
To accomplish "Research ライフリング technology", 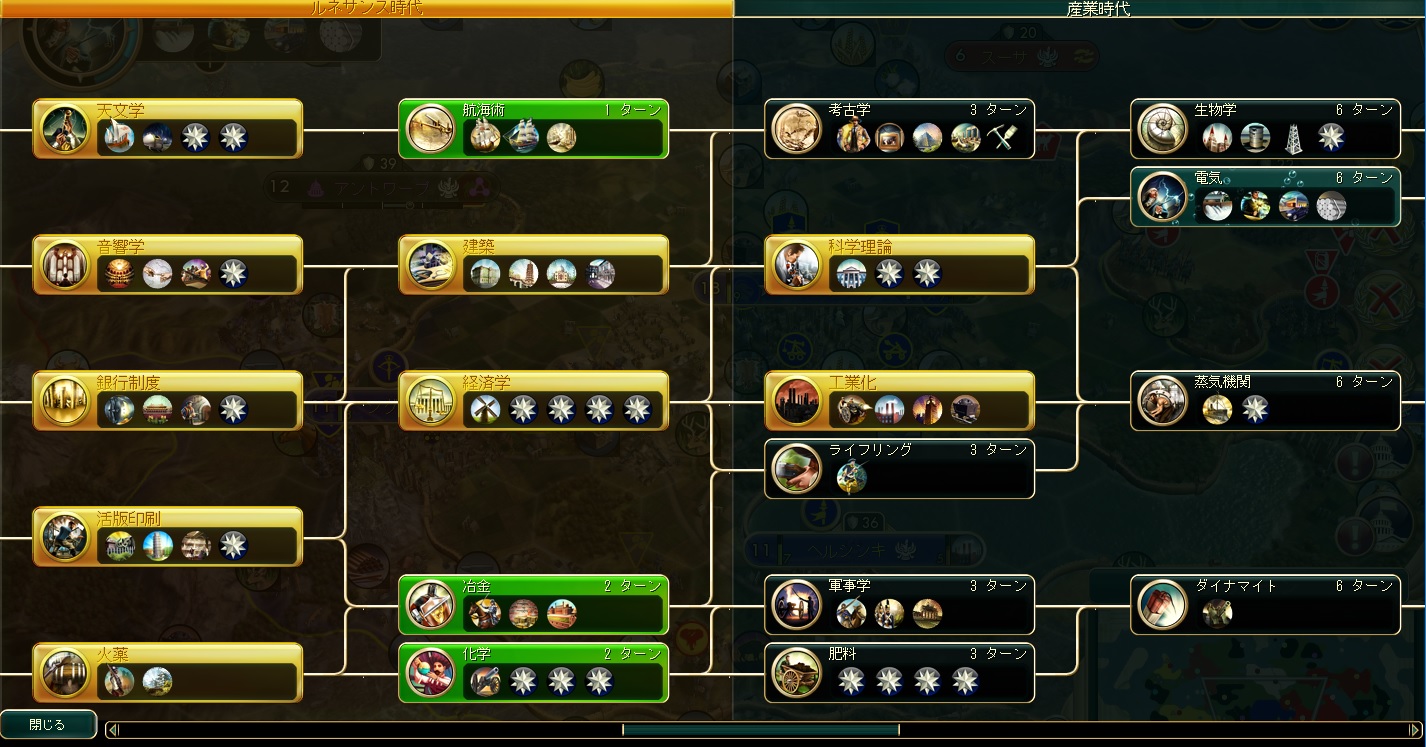I will (899, 468).
